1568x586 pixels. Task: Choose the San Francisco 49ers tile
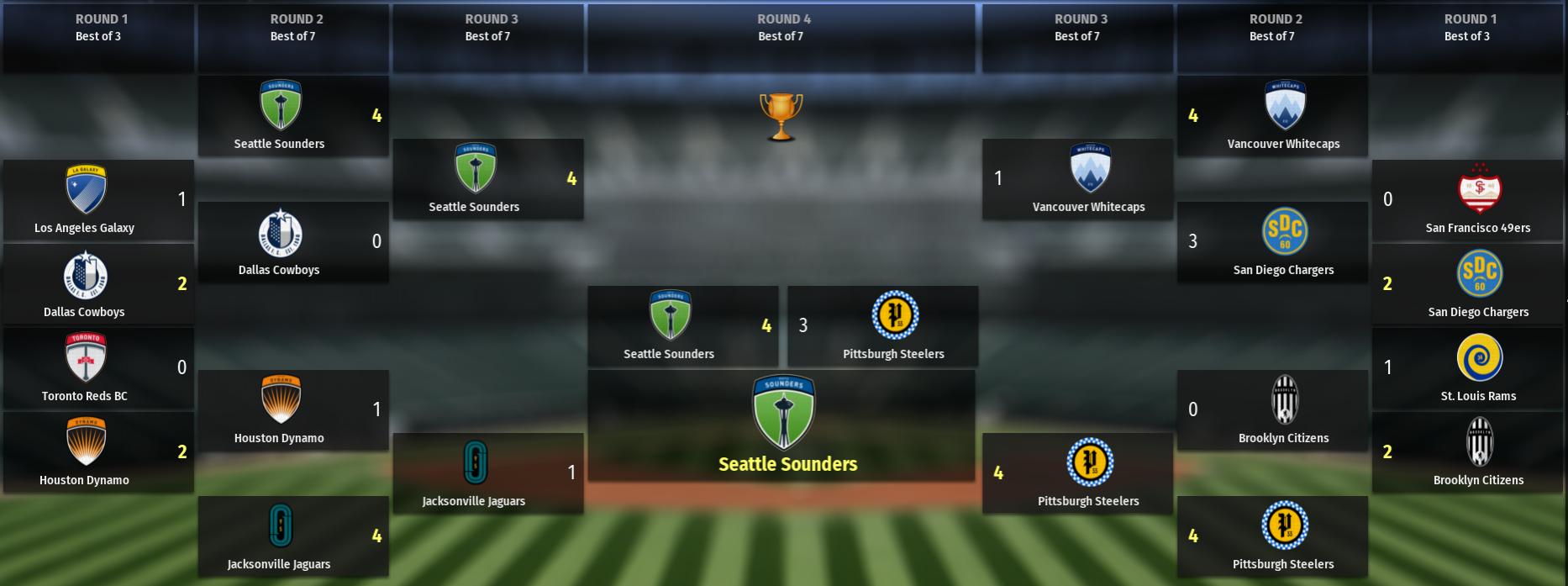tap(1467, 200)
